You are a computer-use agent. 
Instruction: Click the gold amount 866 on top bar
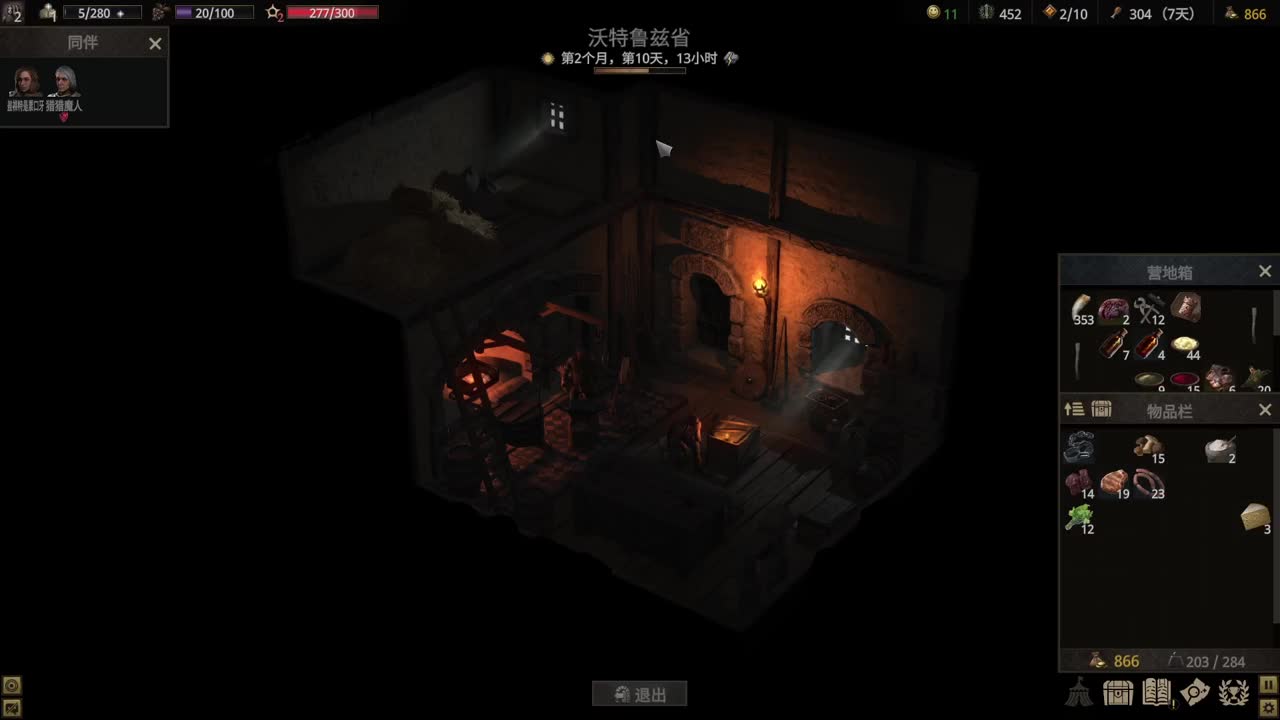pos(1253,13)
